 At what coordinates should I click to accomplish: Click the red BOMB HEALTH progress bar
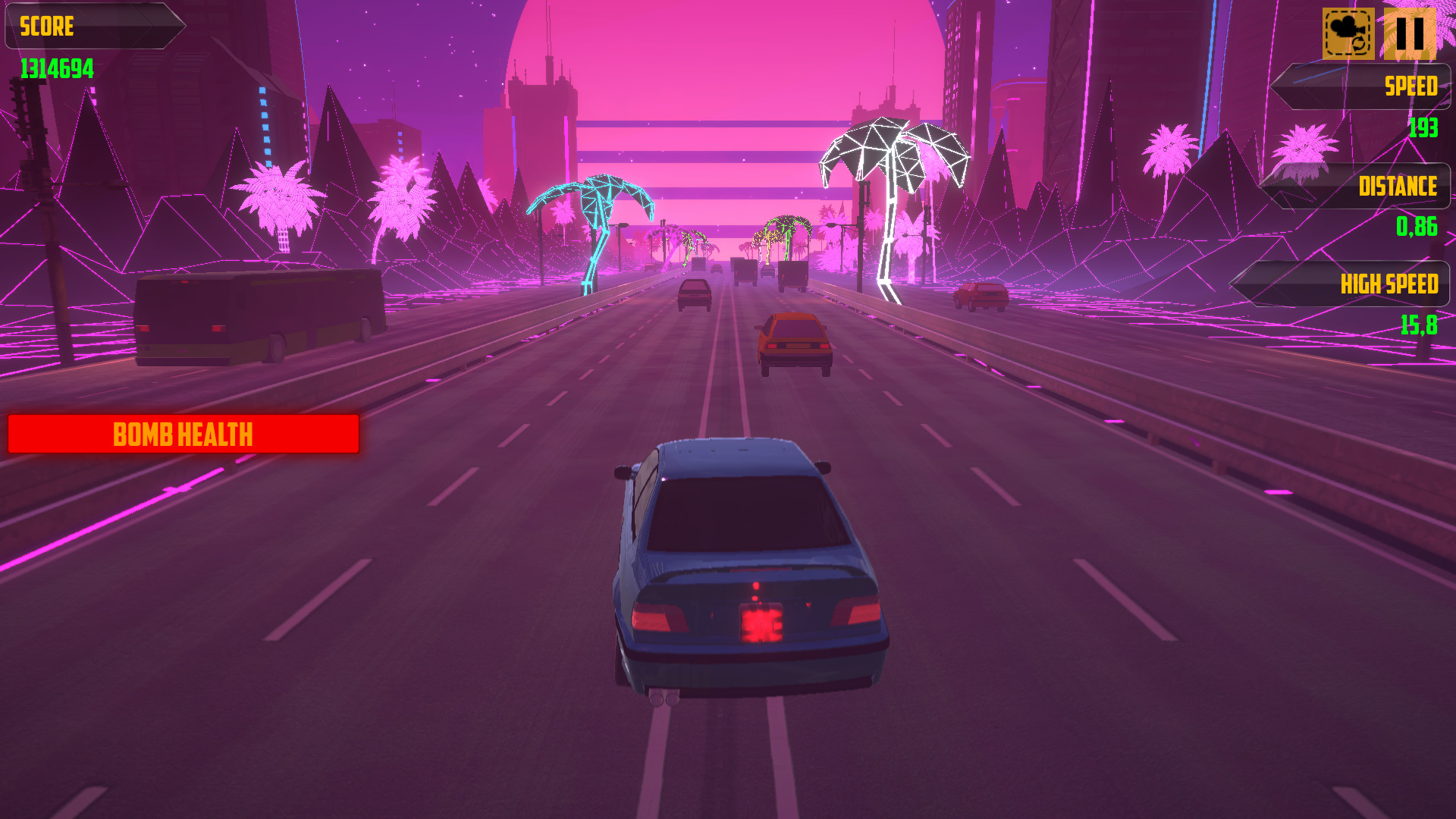point(182,434)
